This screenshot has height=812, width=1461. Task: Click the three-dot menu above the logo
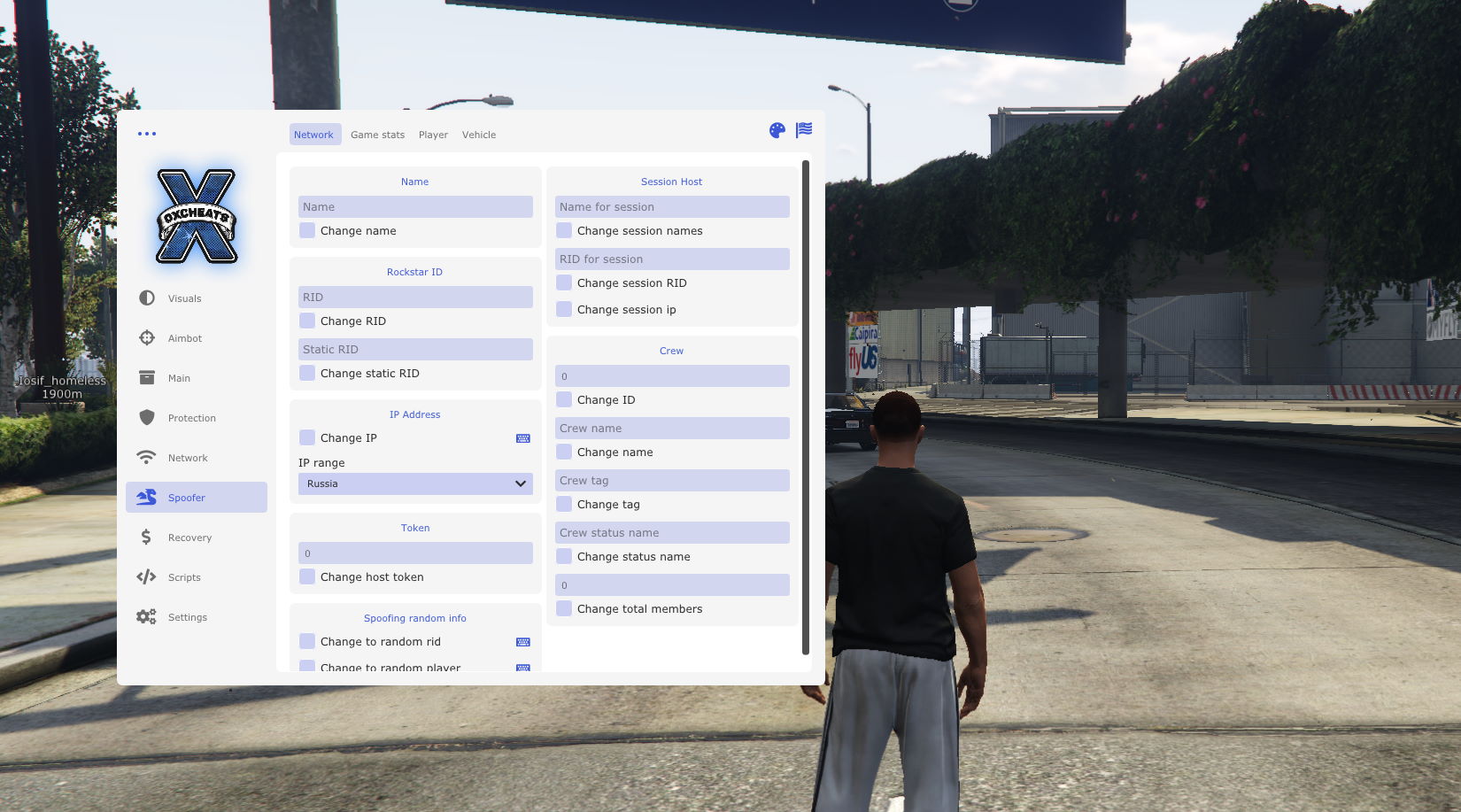[147, 134]
